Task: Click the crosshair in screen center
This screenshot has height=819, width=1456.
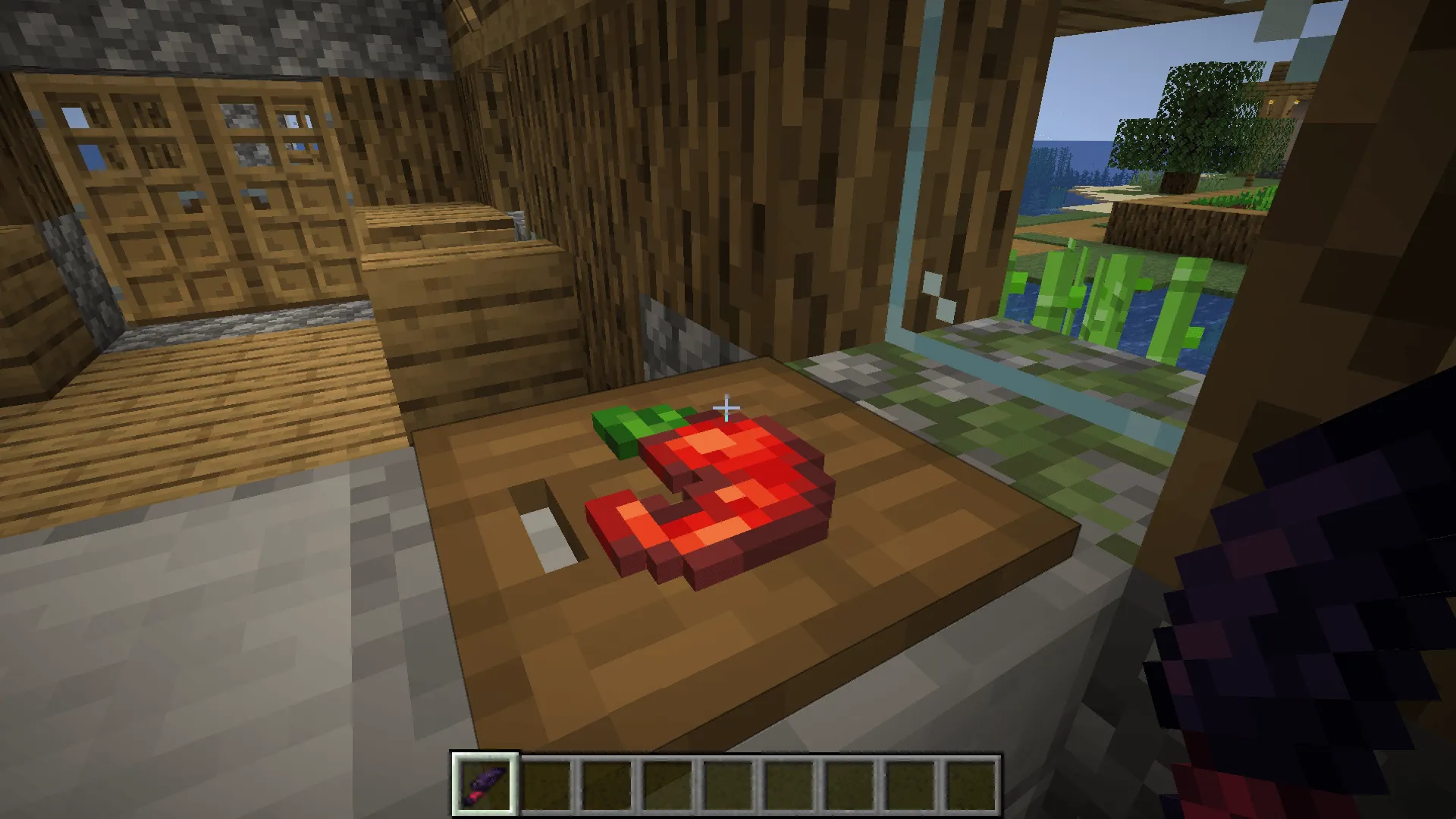Action: (726, 409)
